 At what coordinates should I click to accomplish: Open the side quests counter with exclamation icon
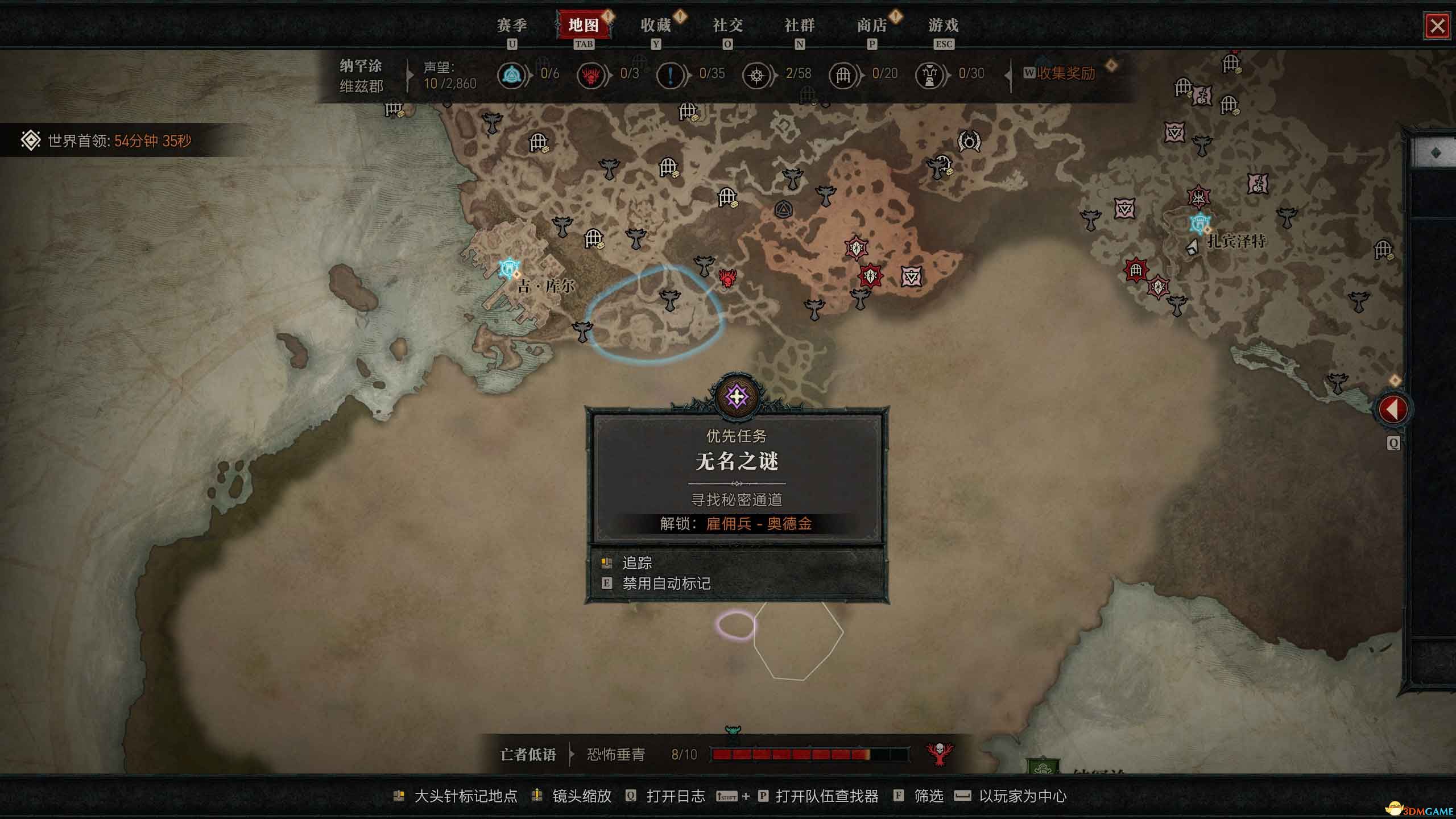point(671,75)
